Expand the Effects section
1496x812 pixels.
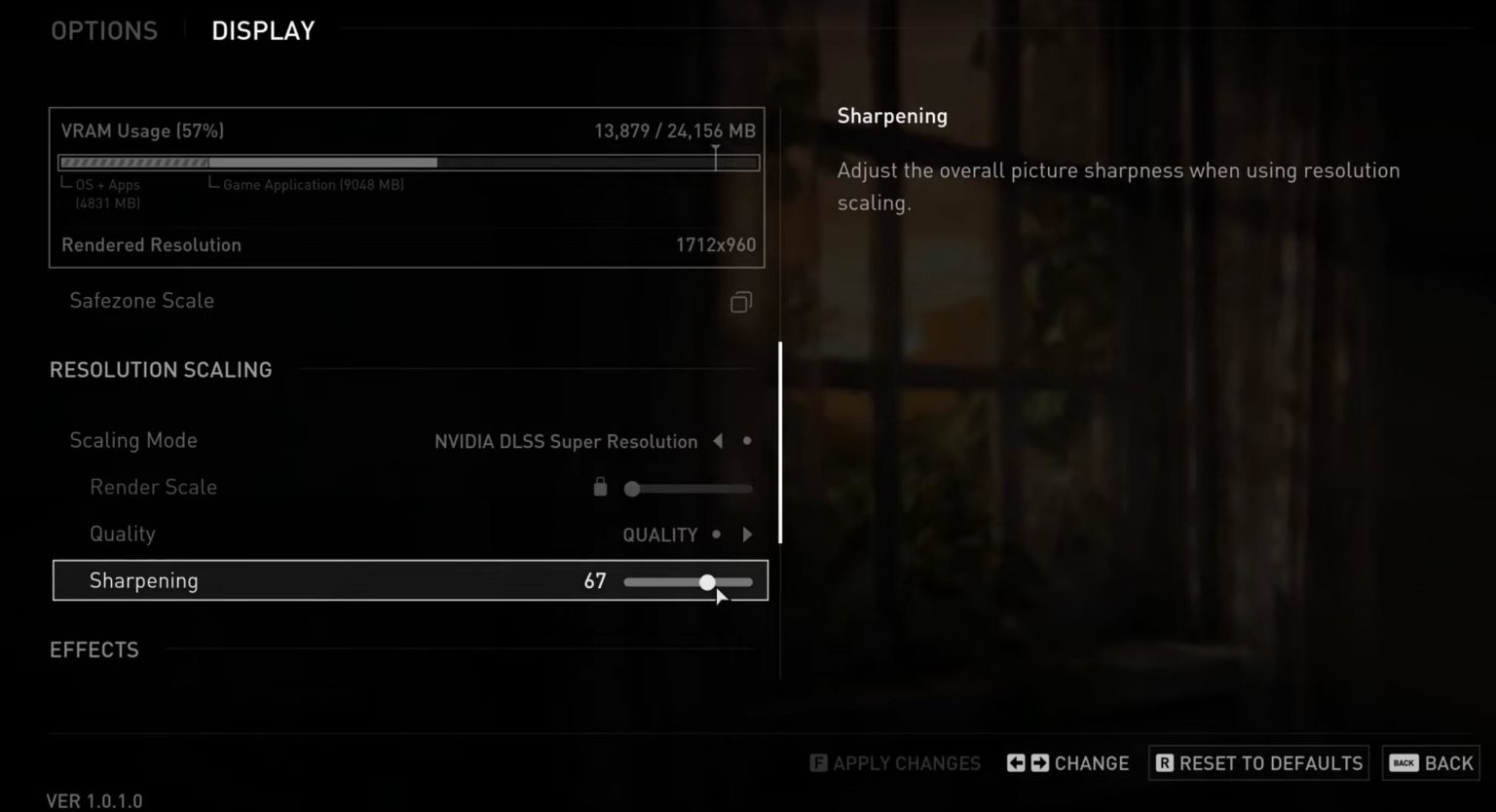[94, 649]
